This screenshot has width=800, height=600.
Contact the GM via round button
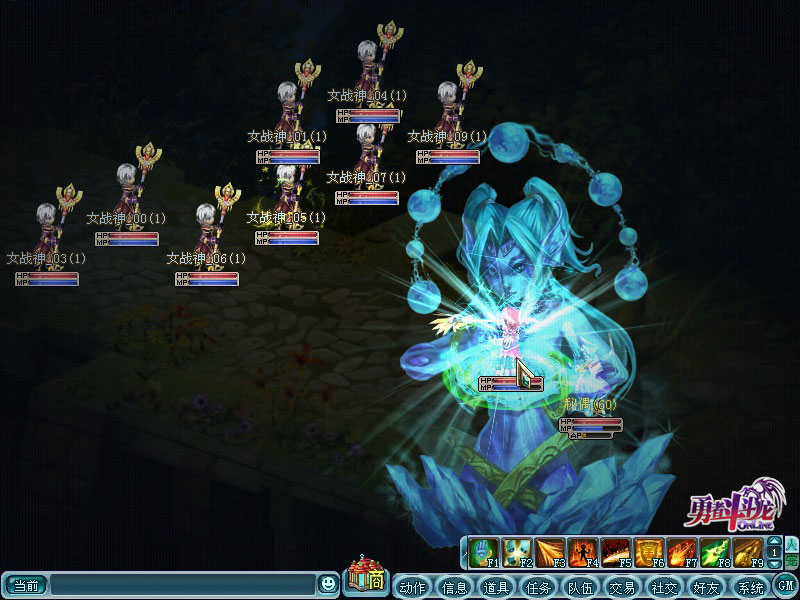pos(786,586)
